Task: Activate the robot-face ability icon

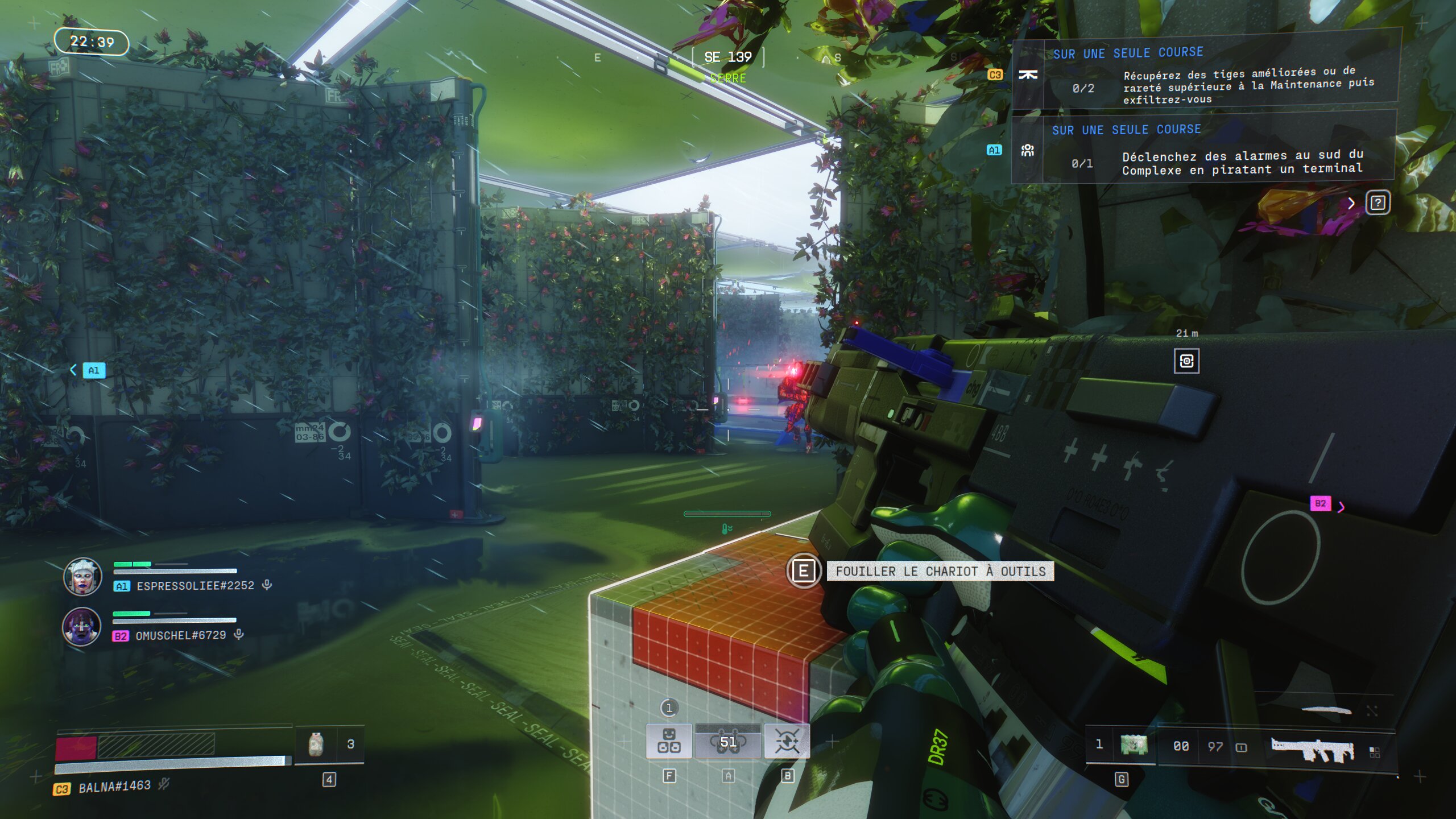Action: 669,741
